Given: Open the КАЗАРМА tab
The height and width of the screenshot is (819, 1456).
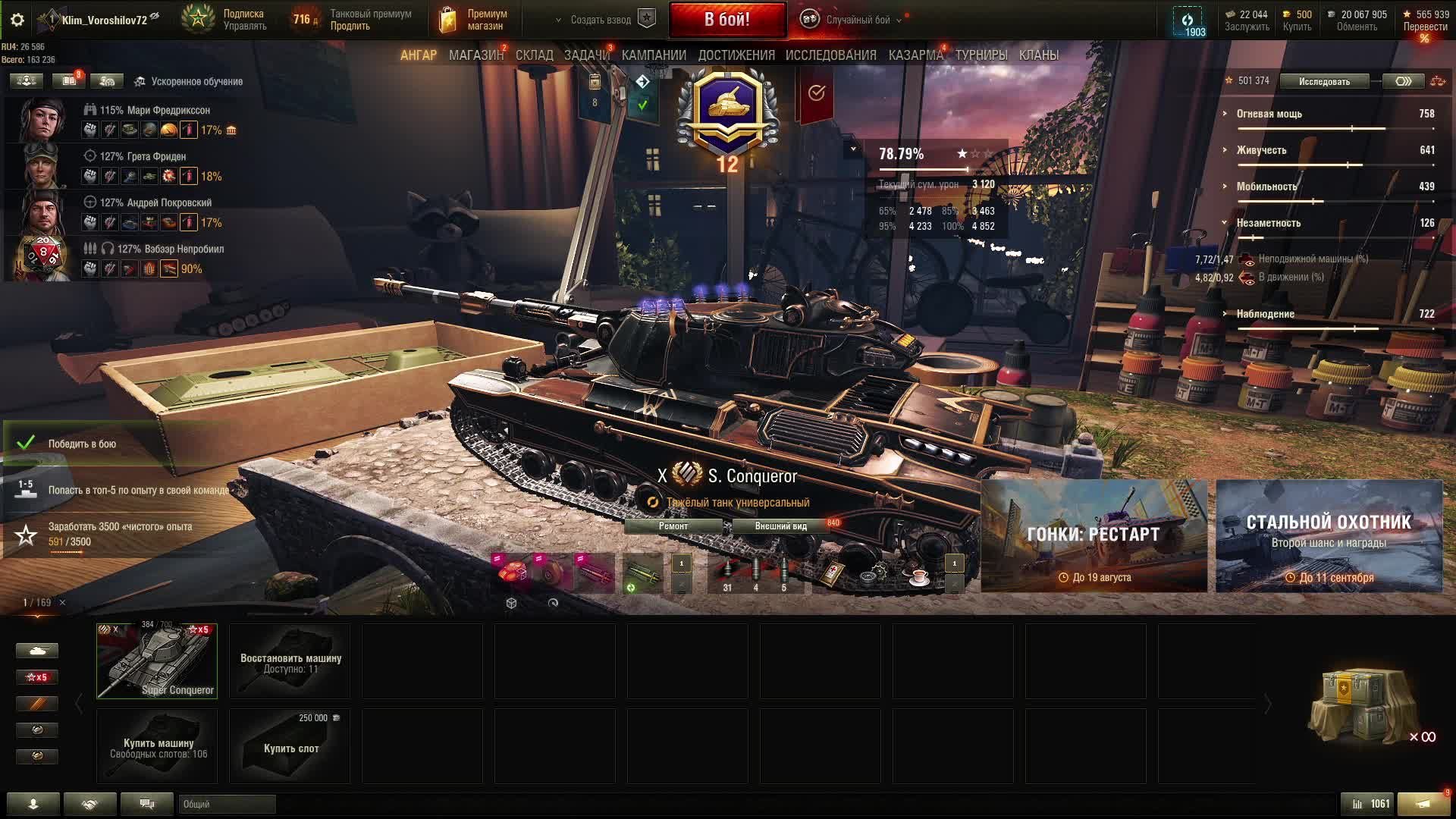Looking at the screenshot, I should pyautogui.click(x=915, y=55).
